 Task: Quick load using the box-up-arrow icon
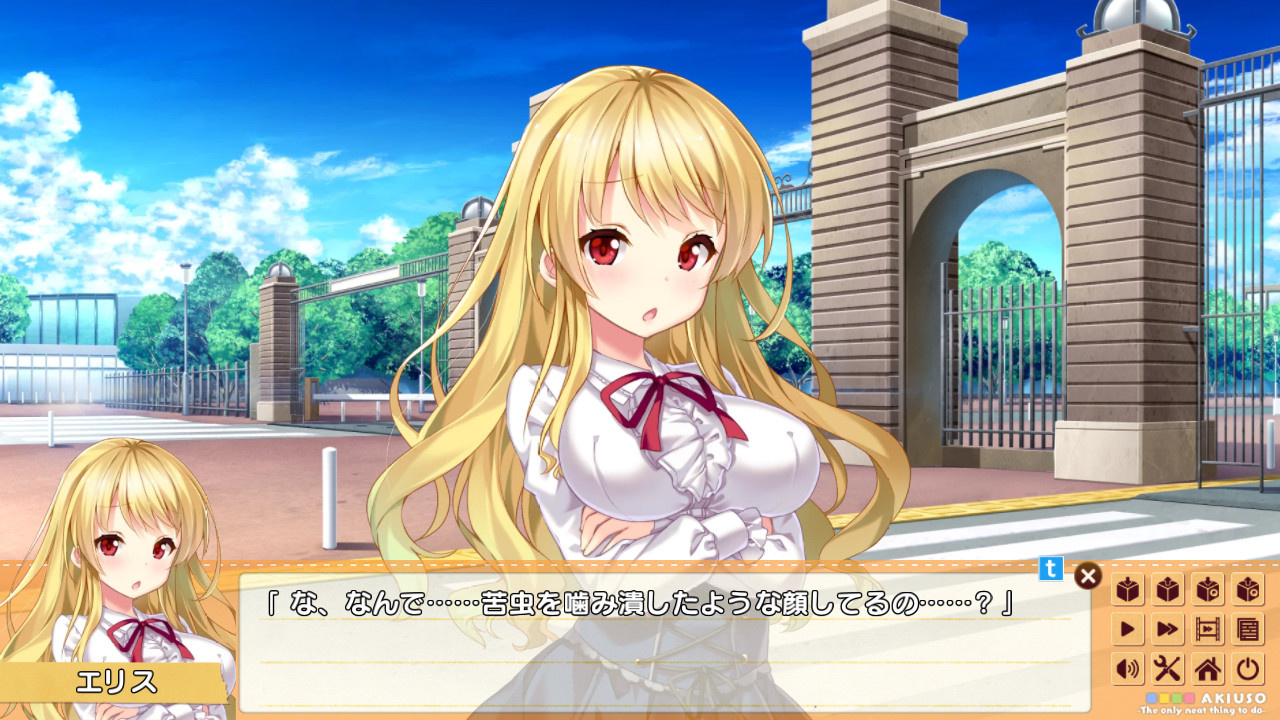pos(1166,590)
